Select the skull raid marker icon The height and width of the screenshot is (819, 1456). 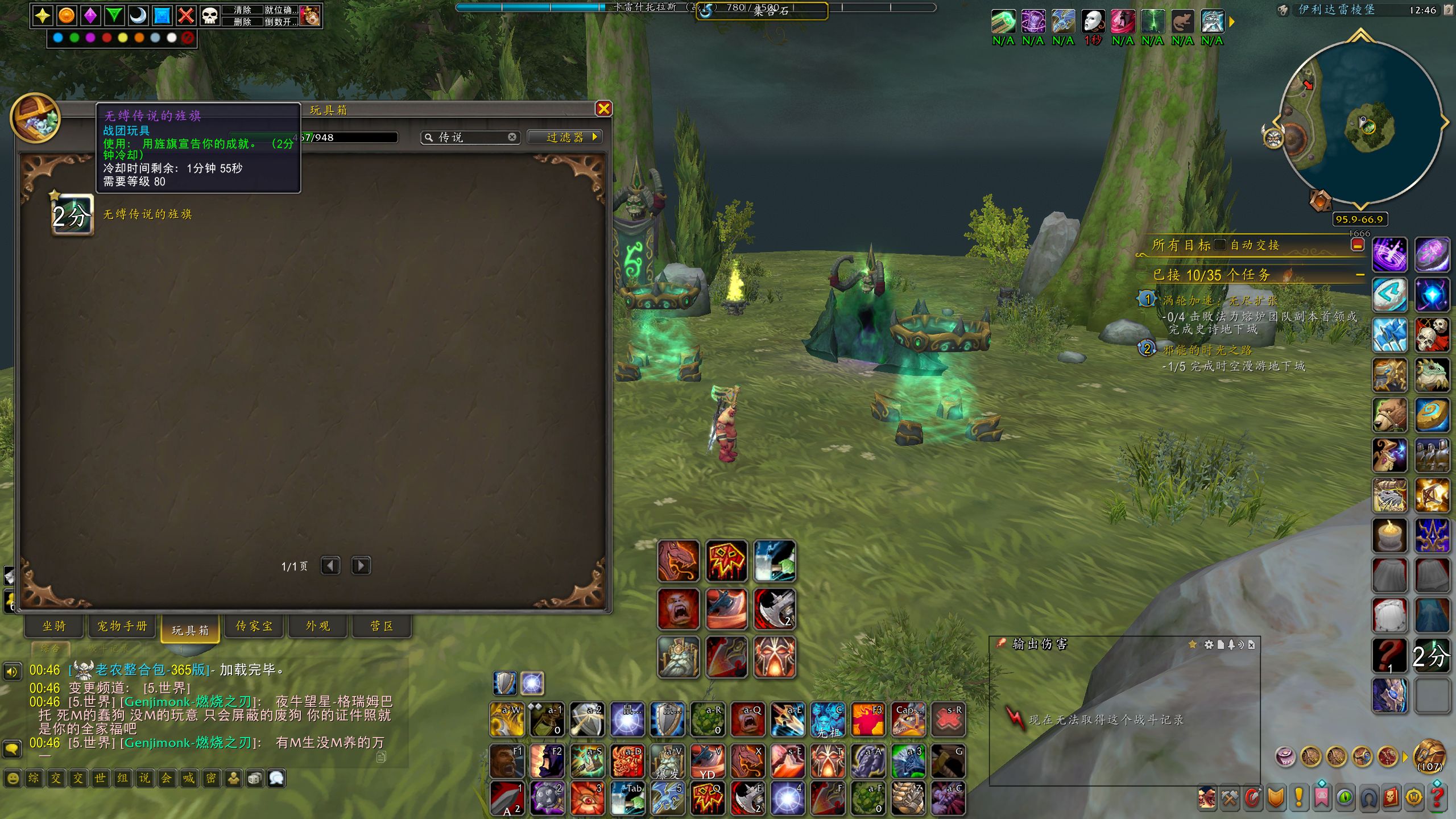pyautogui.click(x=210, y=15)
